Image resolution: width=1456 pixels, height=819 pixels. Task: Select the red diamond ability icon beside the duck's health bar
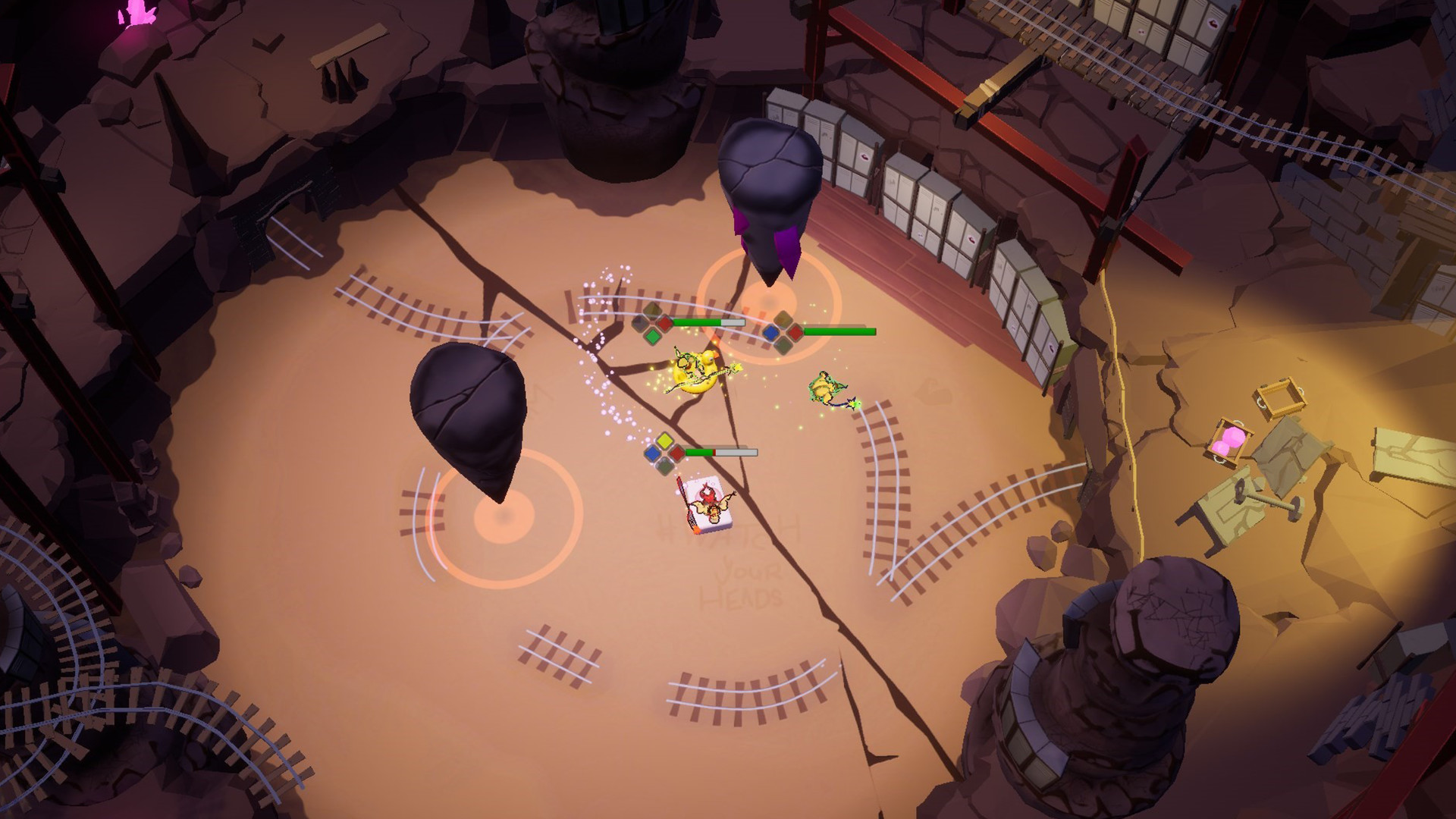(664, 322)
